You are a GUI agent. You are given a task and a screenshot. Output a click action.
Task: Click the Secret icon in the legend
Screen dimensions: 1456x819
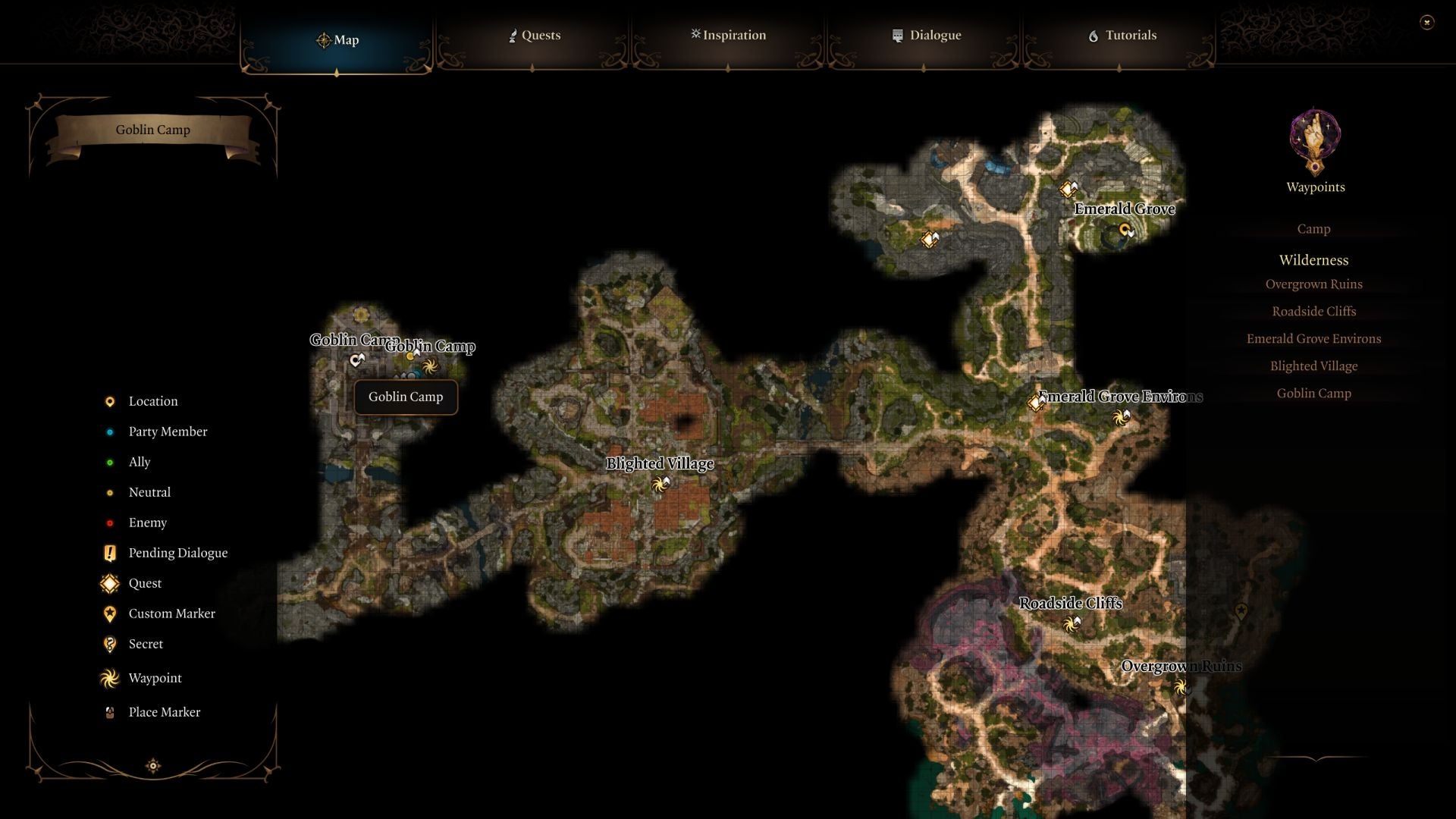[110, 644]
